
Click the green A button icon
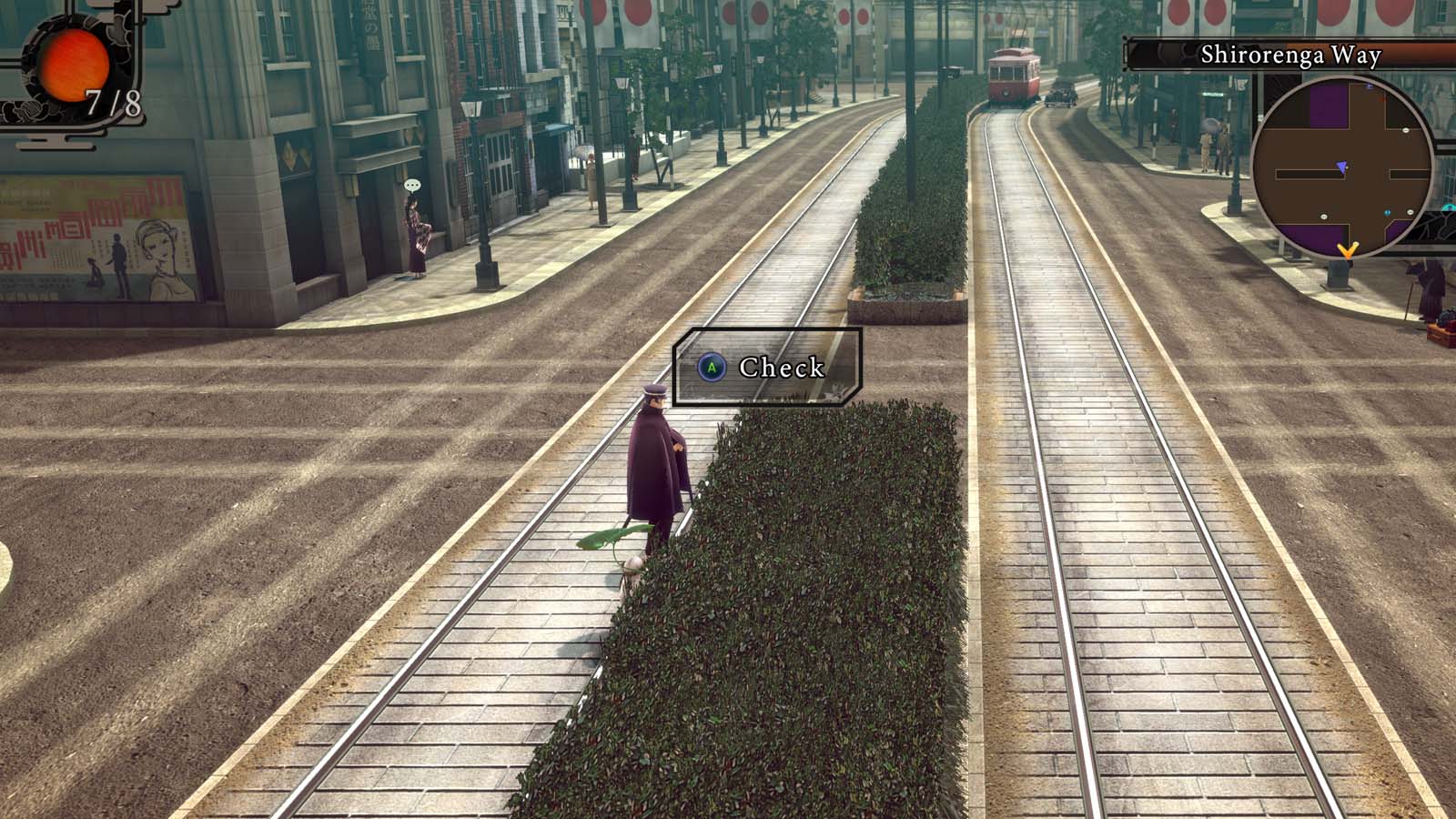tap(713, 369)
